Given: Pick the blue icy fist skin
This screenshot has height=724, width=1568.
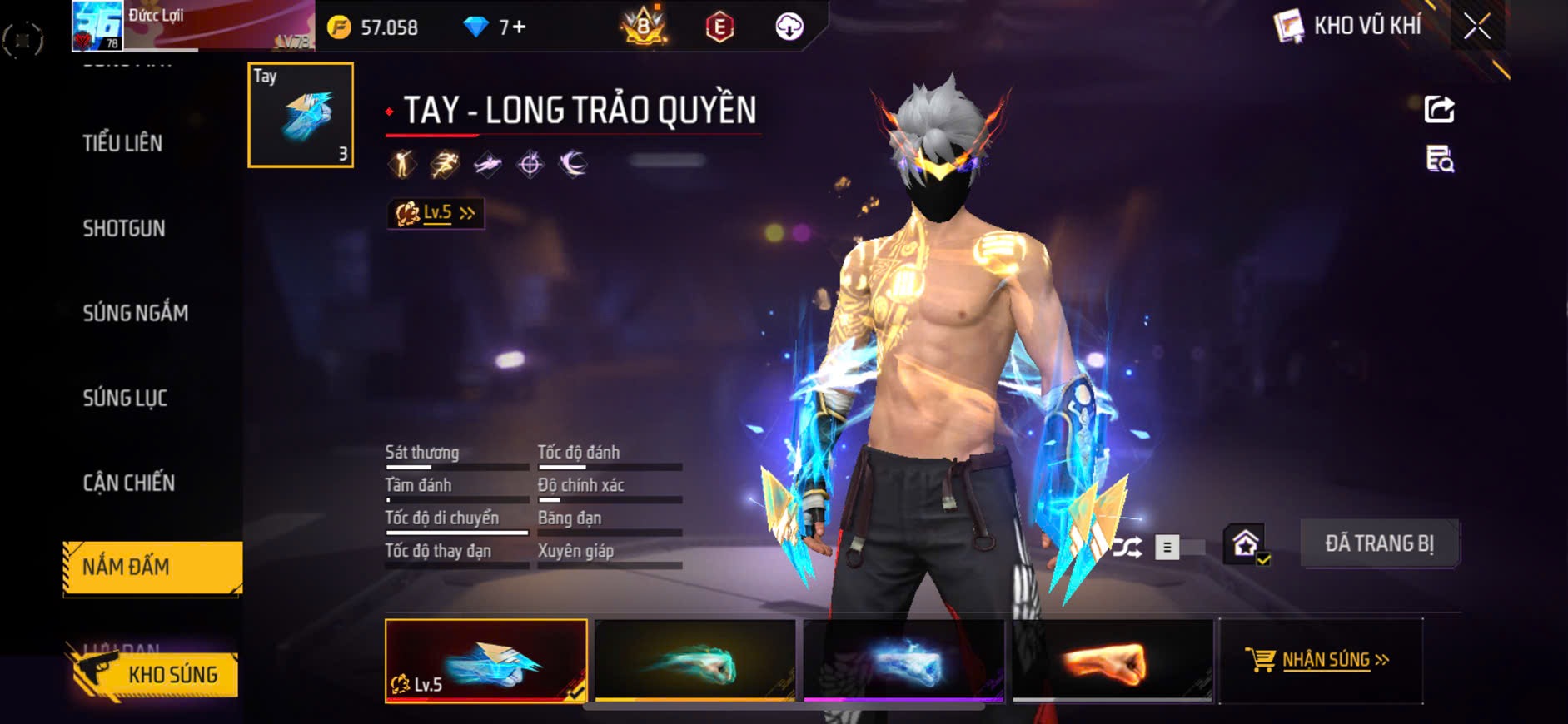Looking at the screenshot, I should coord(903,661).
